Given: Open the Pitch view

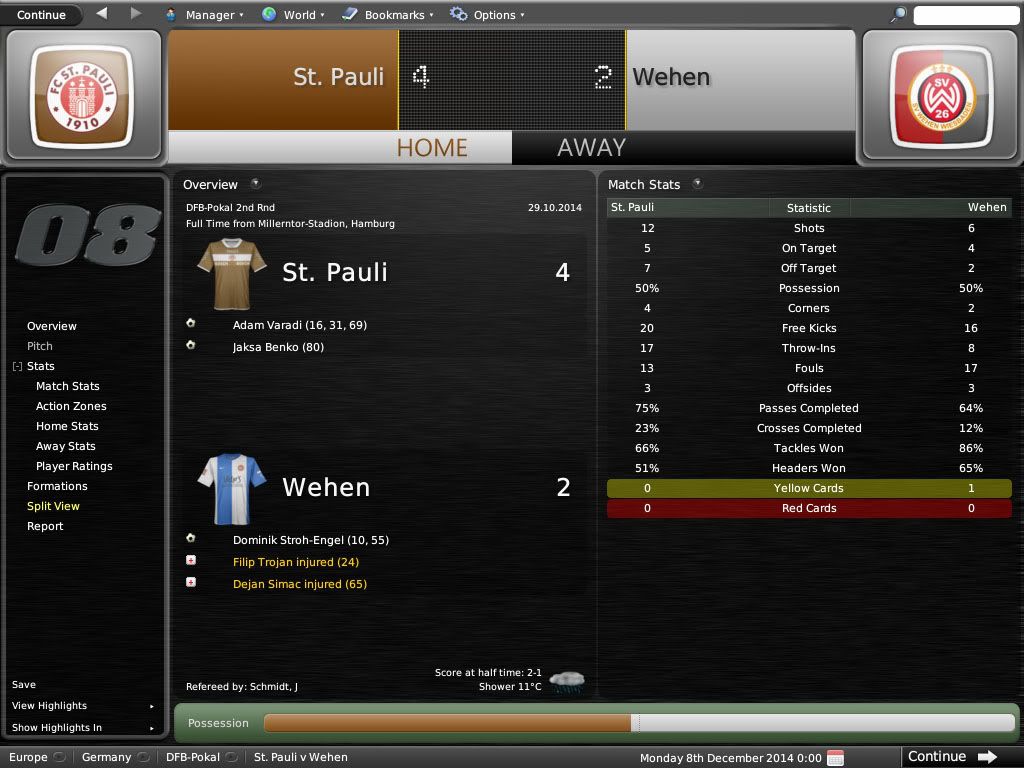Looking at the screenshot, I should click(x=40, y=346).
